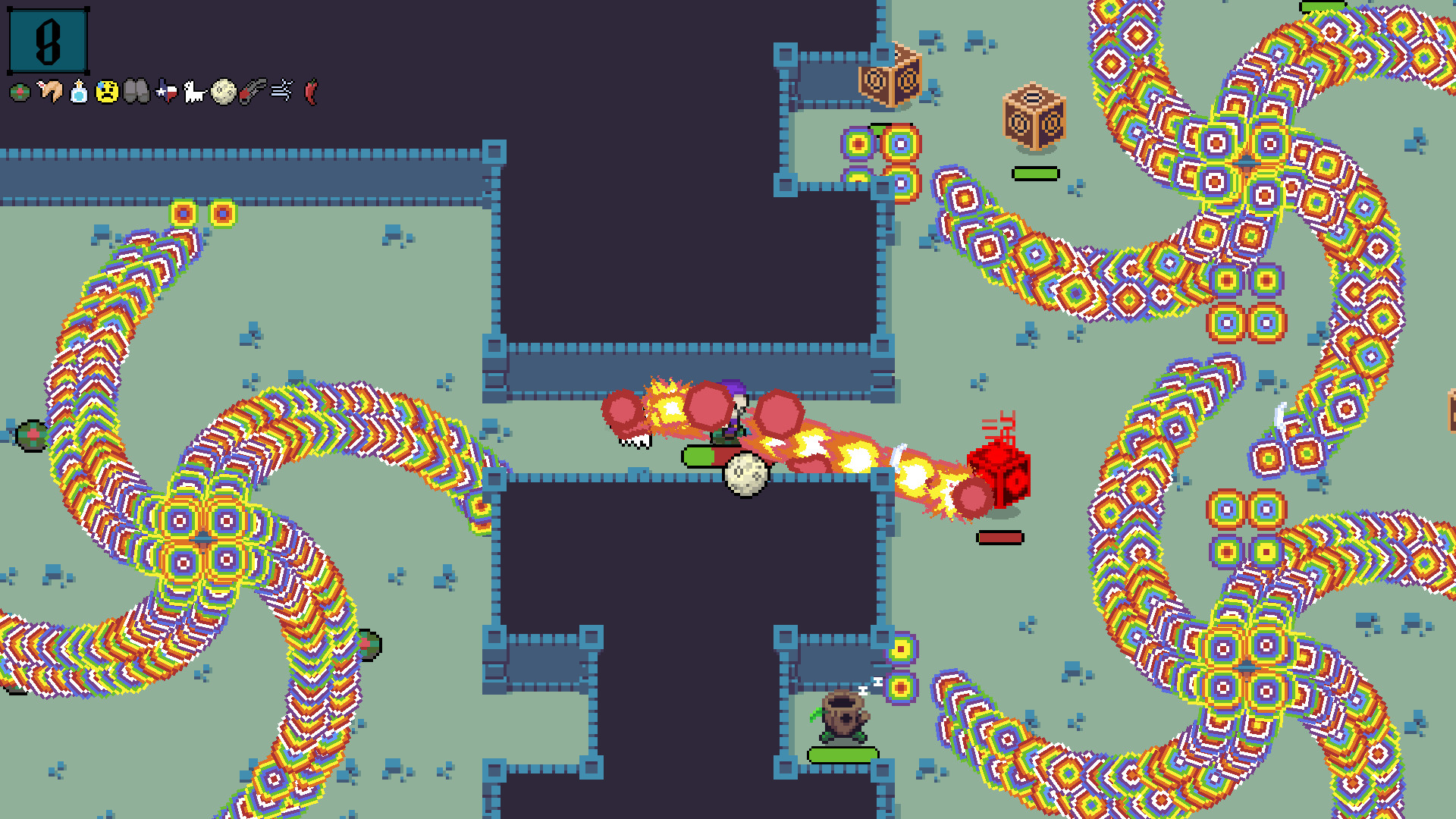Select the camo mine item icon
This screenshot has height=819, width=1456.
(18, 93)
